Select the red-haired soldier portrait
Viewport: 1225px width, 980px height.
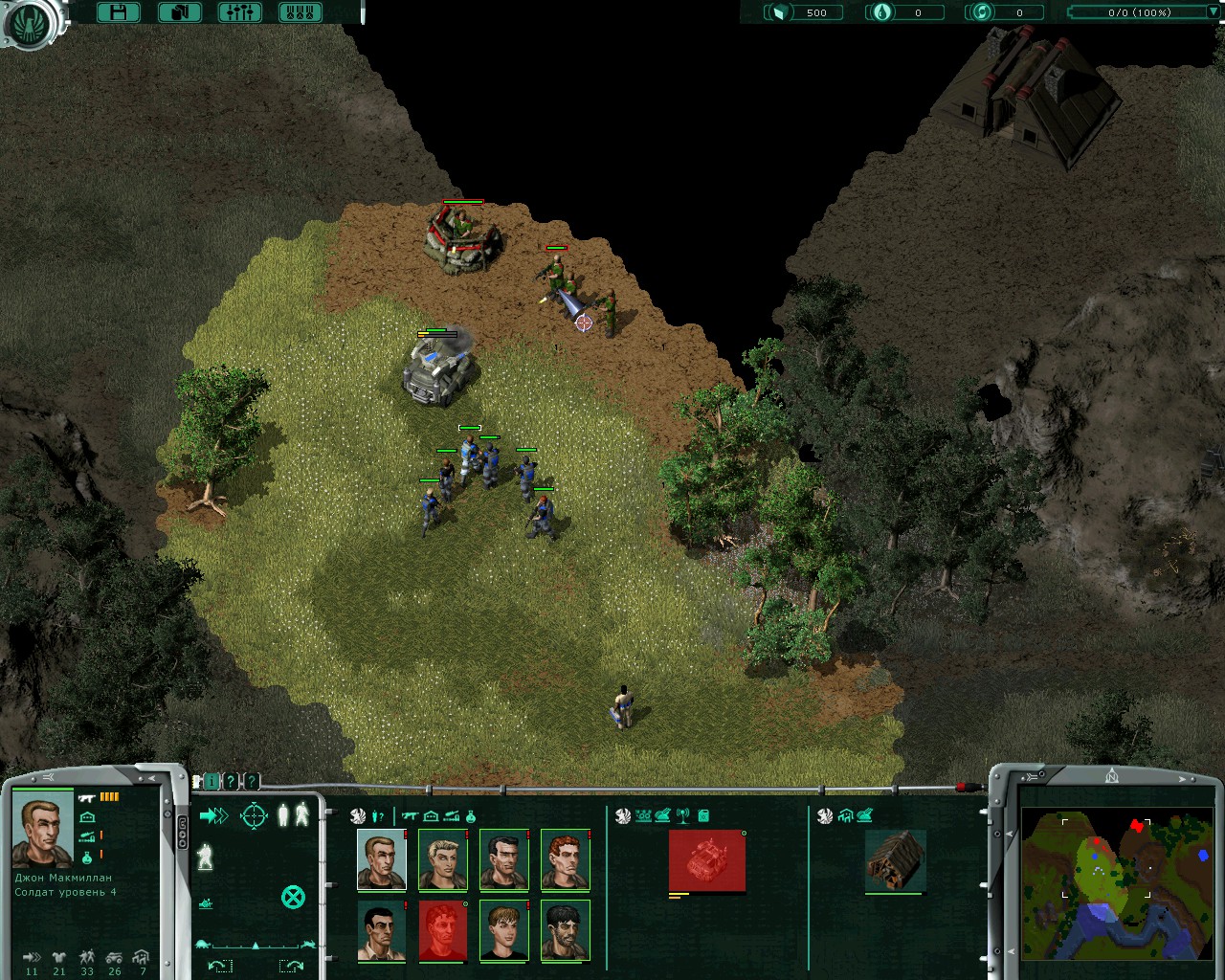tap(566, 860)
